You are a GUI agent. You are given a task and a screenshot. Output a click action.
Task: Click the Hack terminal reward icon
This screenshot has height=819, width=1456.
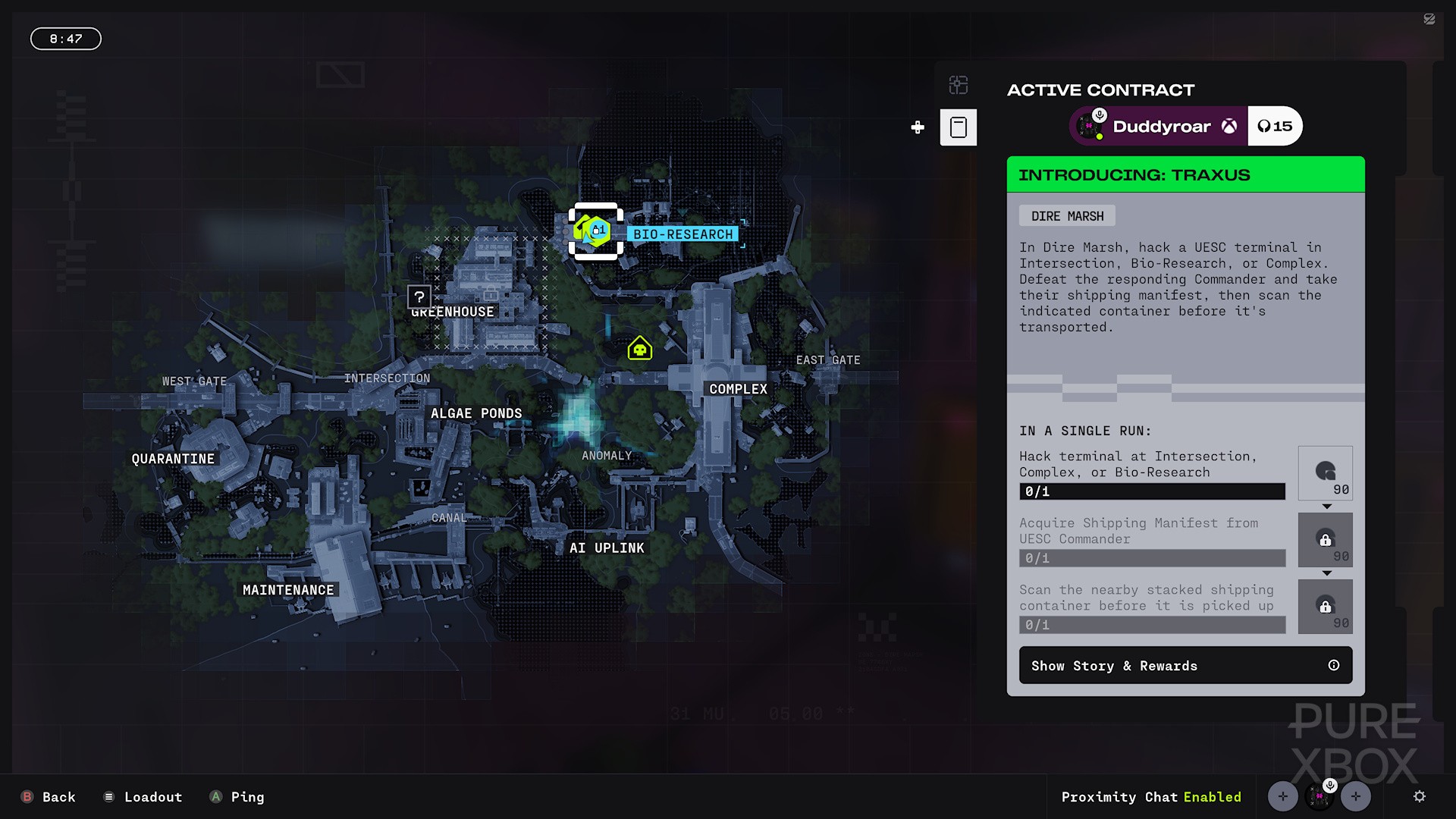[1325, 474]
